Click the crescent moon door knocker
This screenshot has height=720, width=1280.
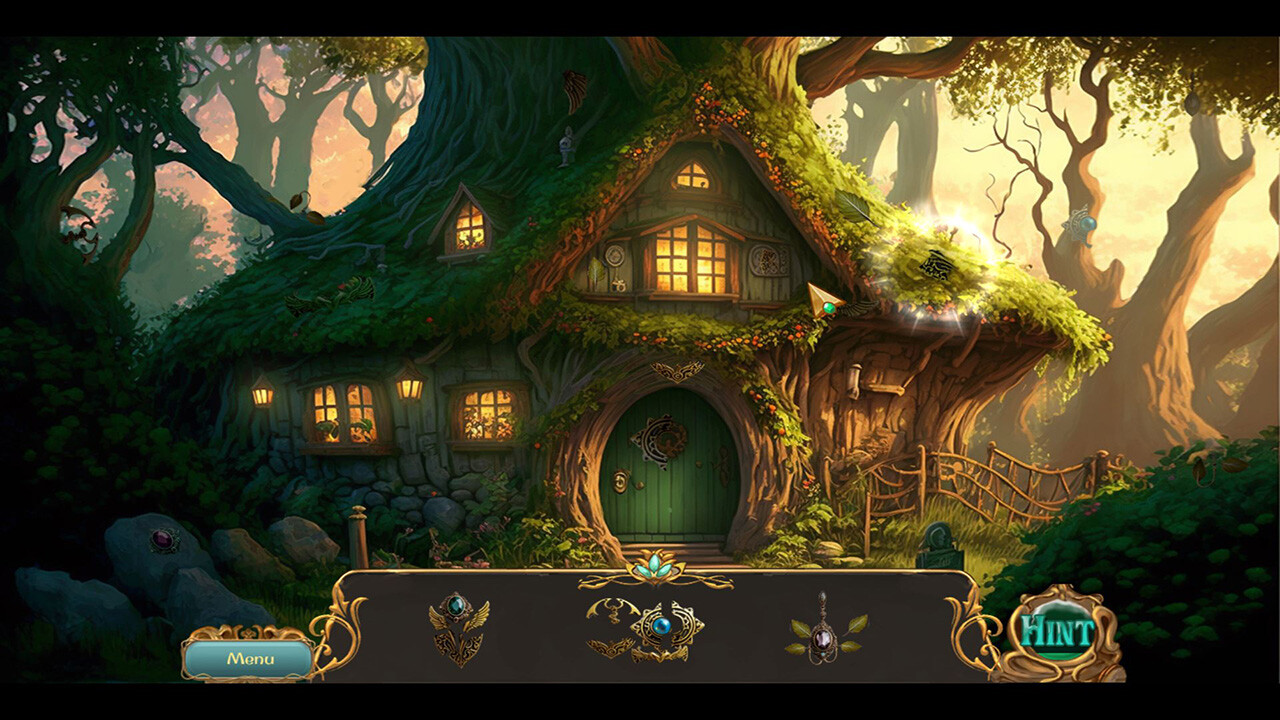click(x=661, y=438)
